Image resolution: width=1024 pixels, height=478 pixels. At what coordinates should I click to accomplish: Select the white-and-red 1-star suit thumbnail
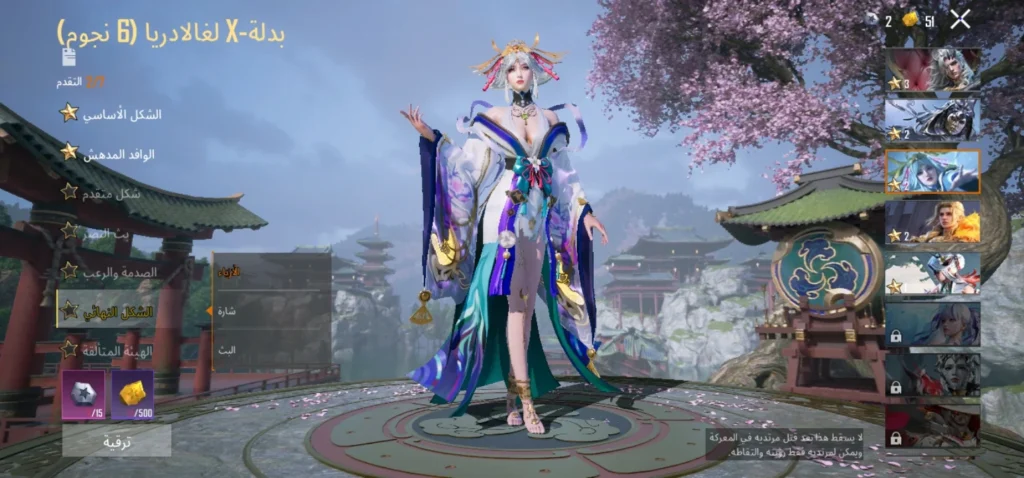pyautogui.click(x=932, y=273)
